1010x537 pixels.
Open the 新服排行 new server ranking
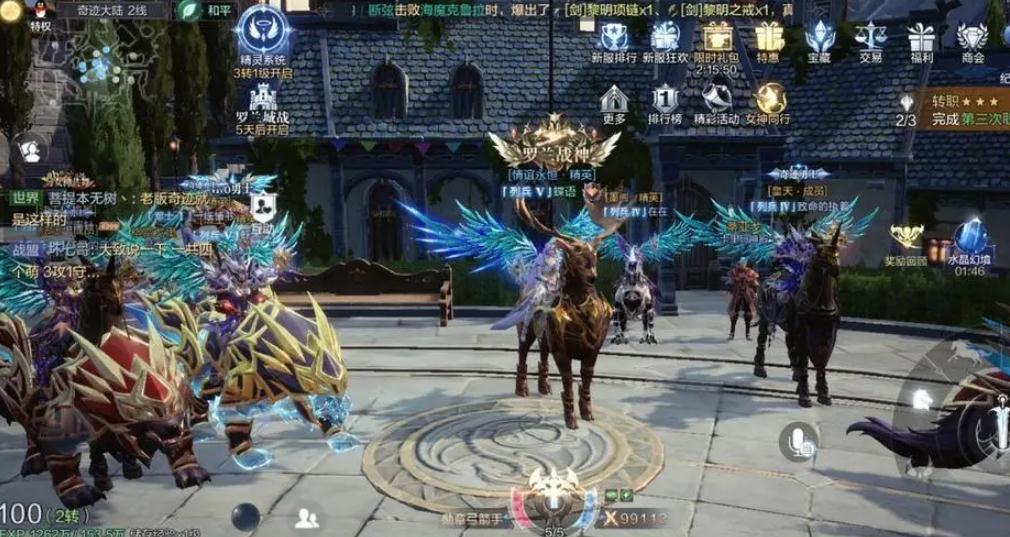coord(614,38)
